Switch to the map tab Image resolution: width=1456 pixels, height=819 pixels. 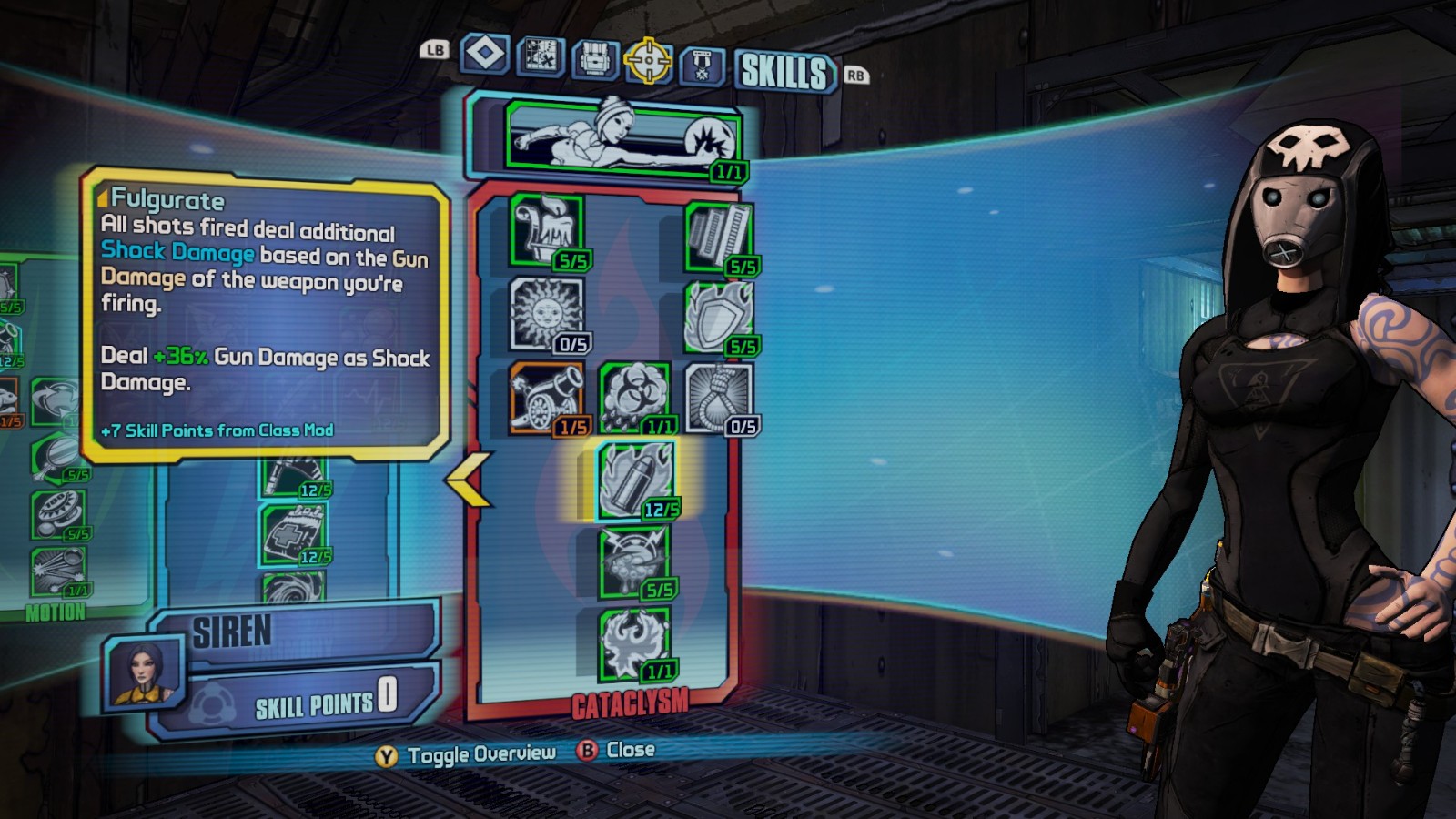click(541, 56)
